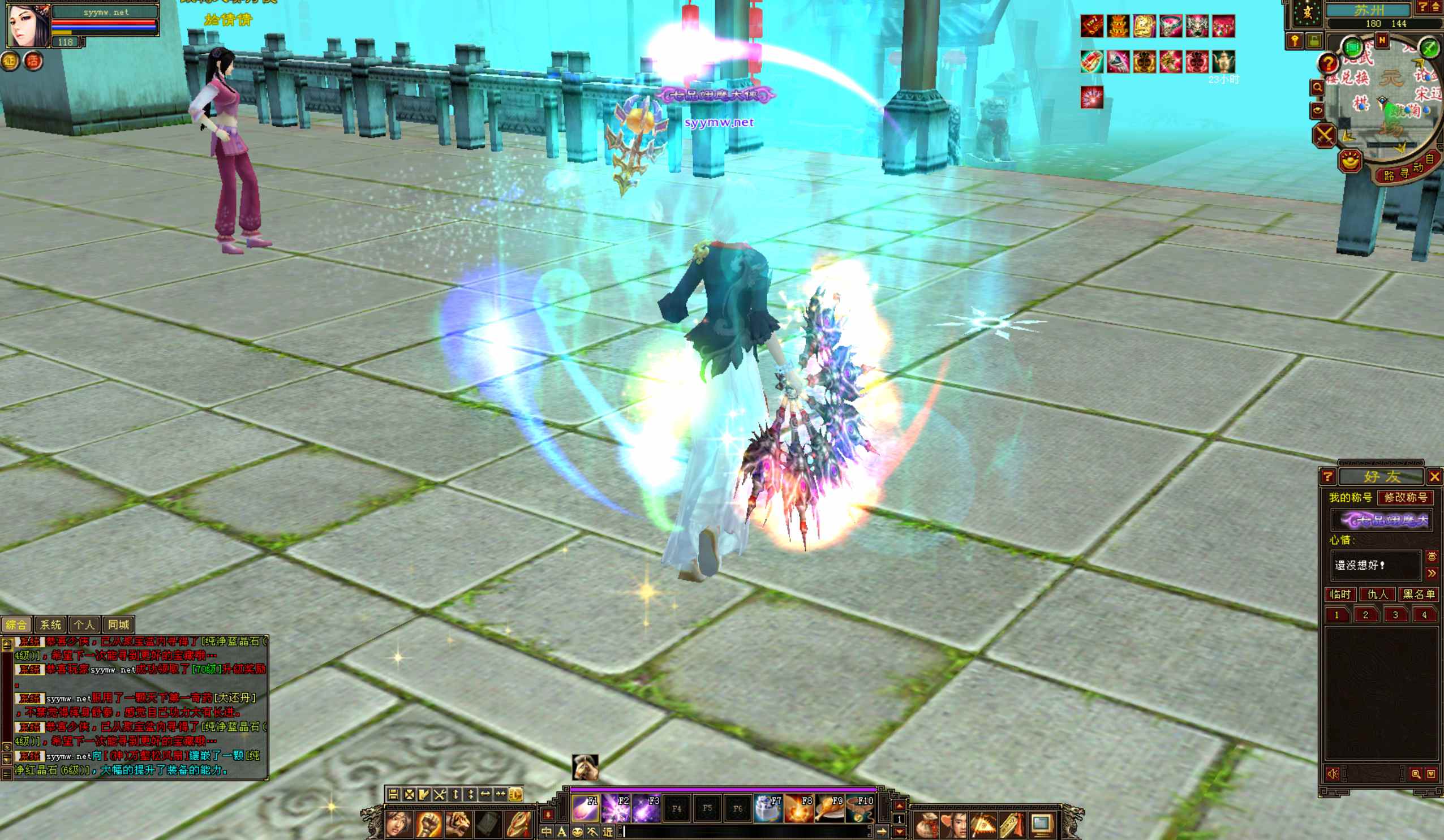Open the crossed swords button beside minimap
This screenshot has height=840, width=1444.
pos(1325,136)
